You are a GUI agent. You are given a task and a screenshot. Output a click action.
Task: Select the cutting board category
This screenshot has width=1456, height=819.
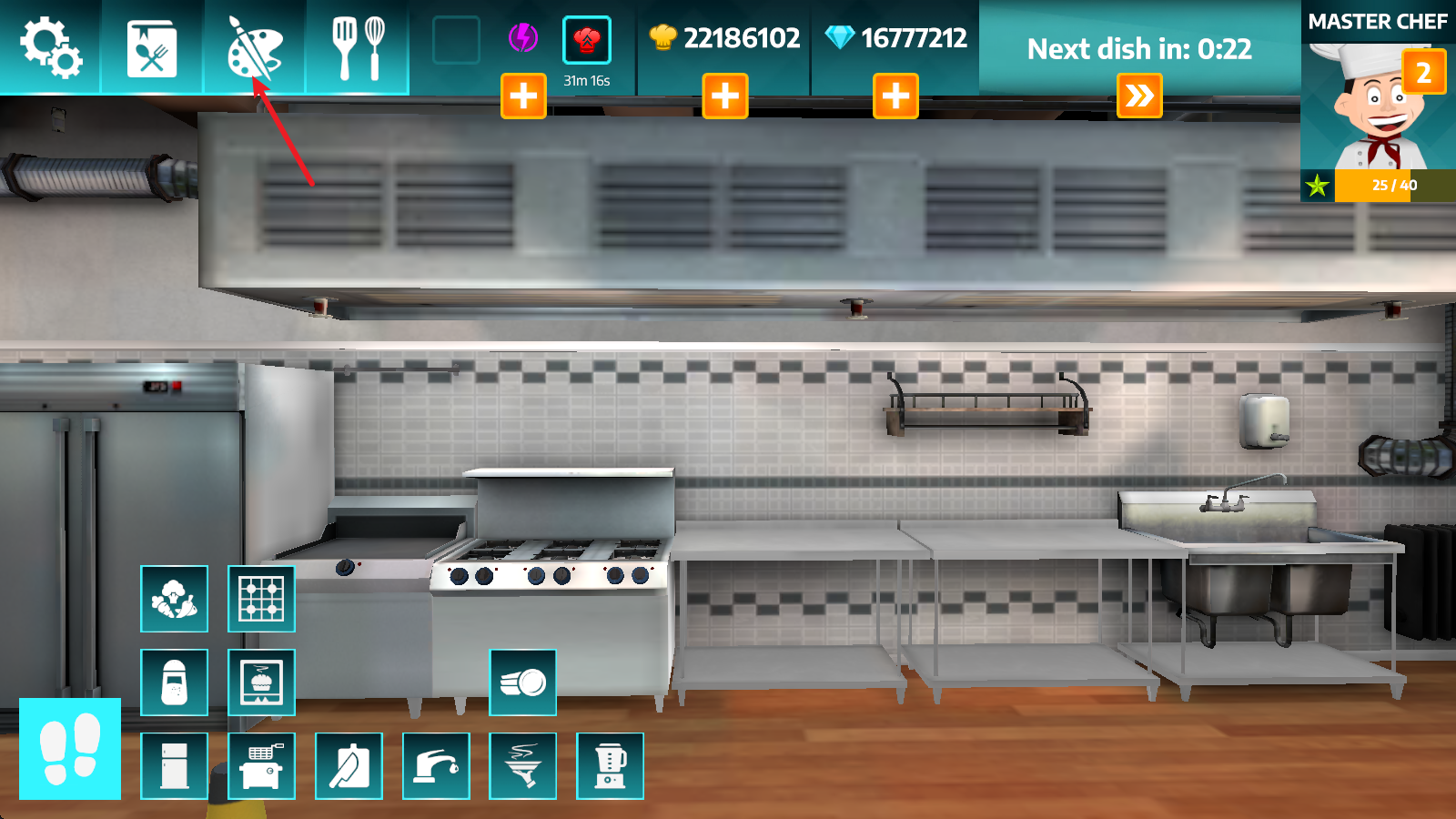click(349, 765)
